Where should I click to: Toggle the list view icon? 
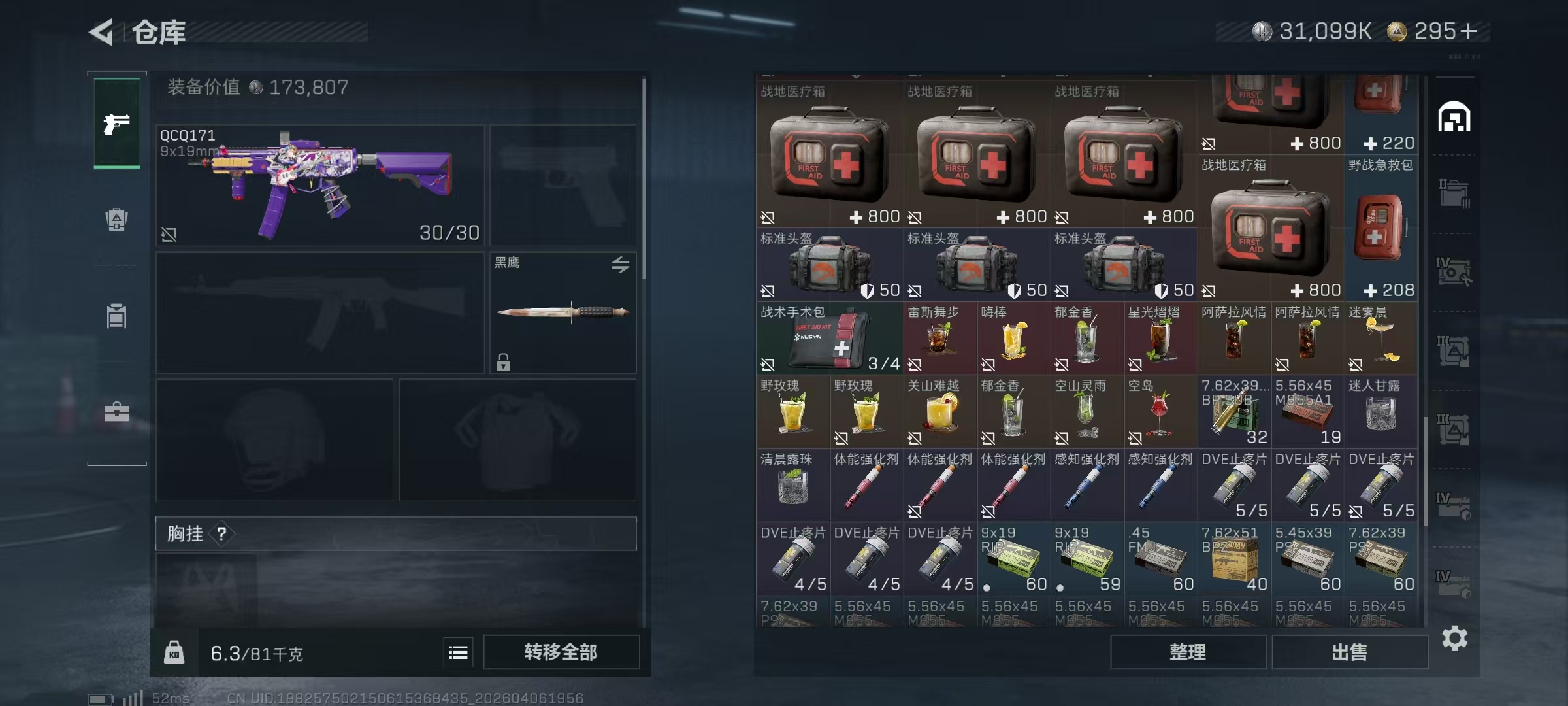pos(458,652)
